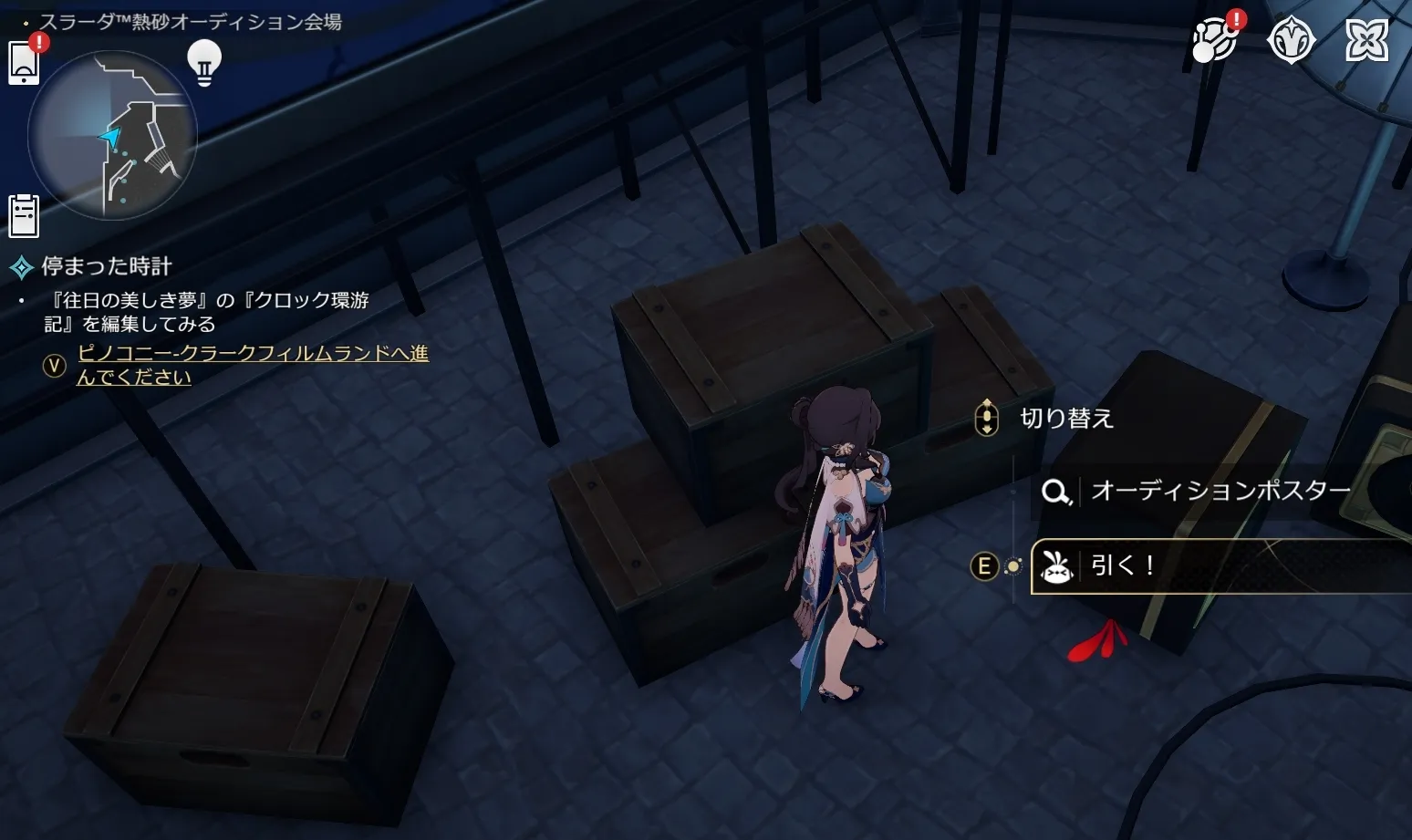Inspect the オーディションポスター interaction option
The width and height of the screenshot is (1412, 840).
(x=1220, y=492)
